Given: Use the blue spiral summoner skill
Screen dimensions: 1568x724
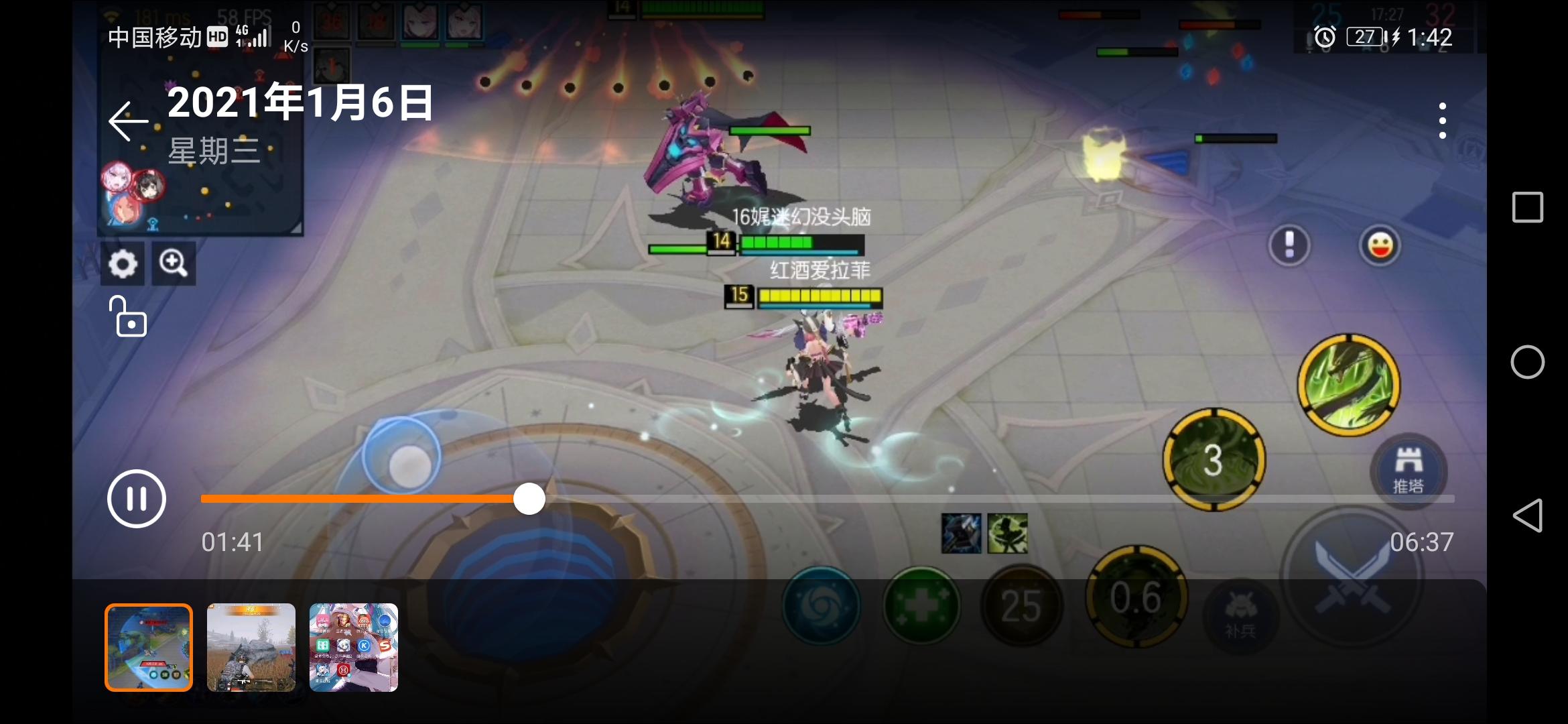Looking at the screenshot, I should (820, 605).
